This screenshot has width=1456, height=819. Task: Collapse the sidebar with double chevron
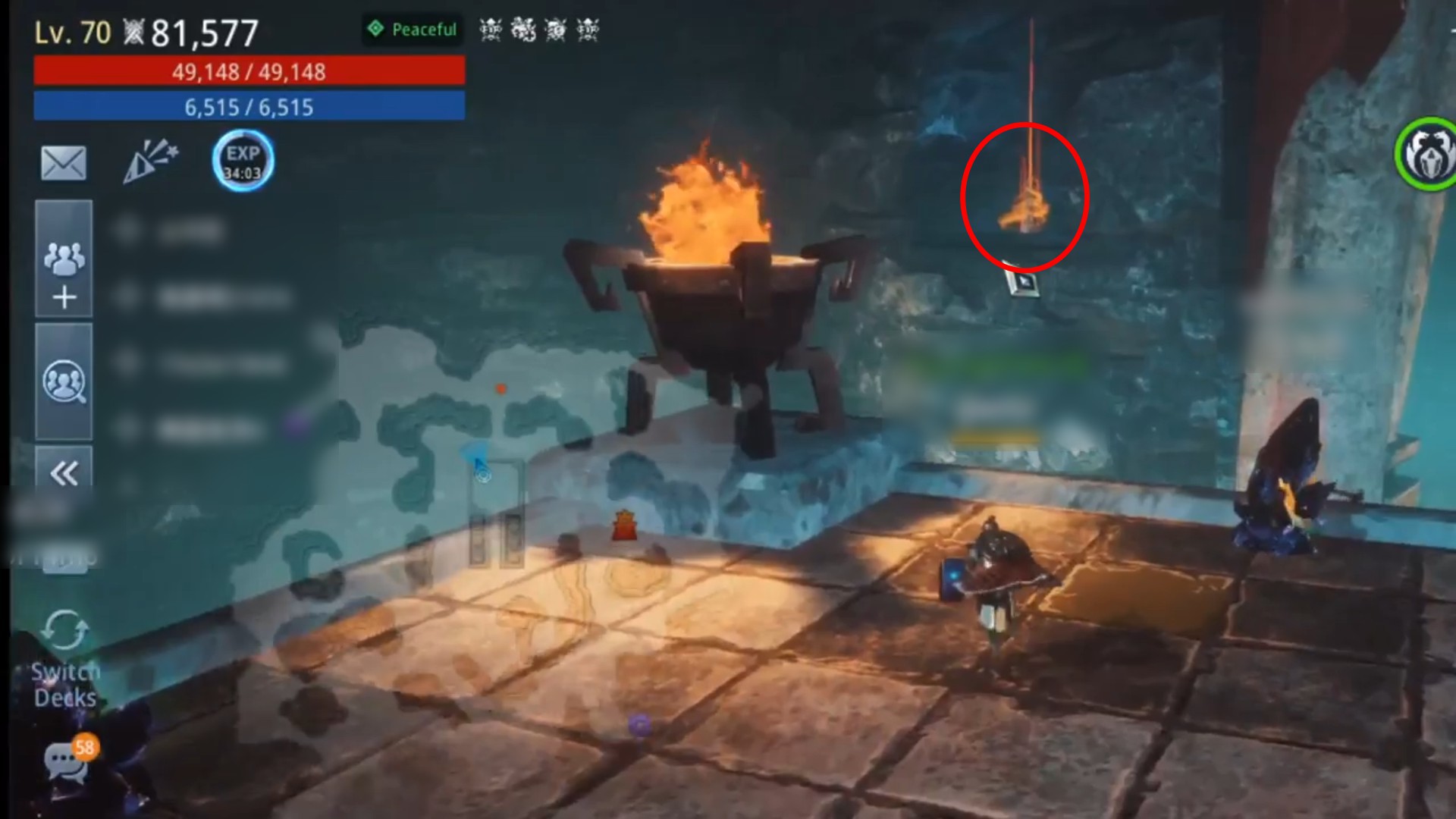coord(64,474)
